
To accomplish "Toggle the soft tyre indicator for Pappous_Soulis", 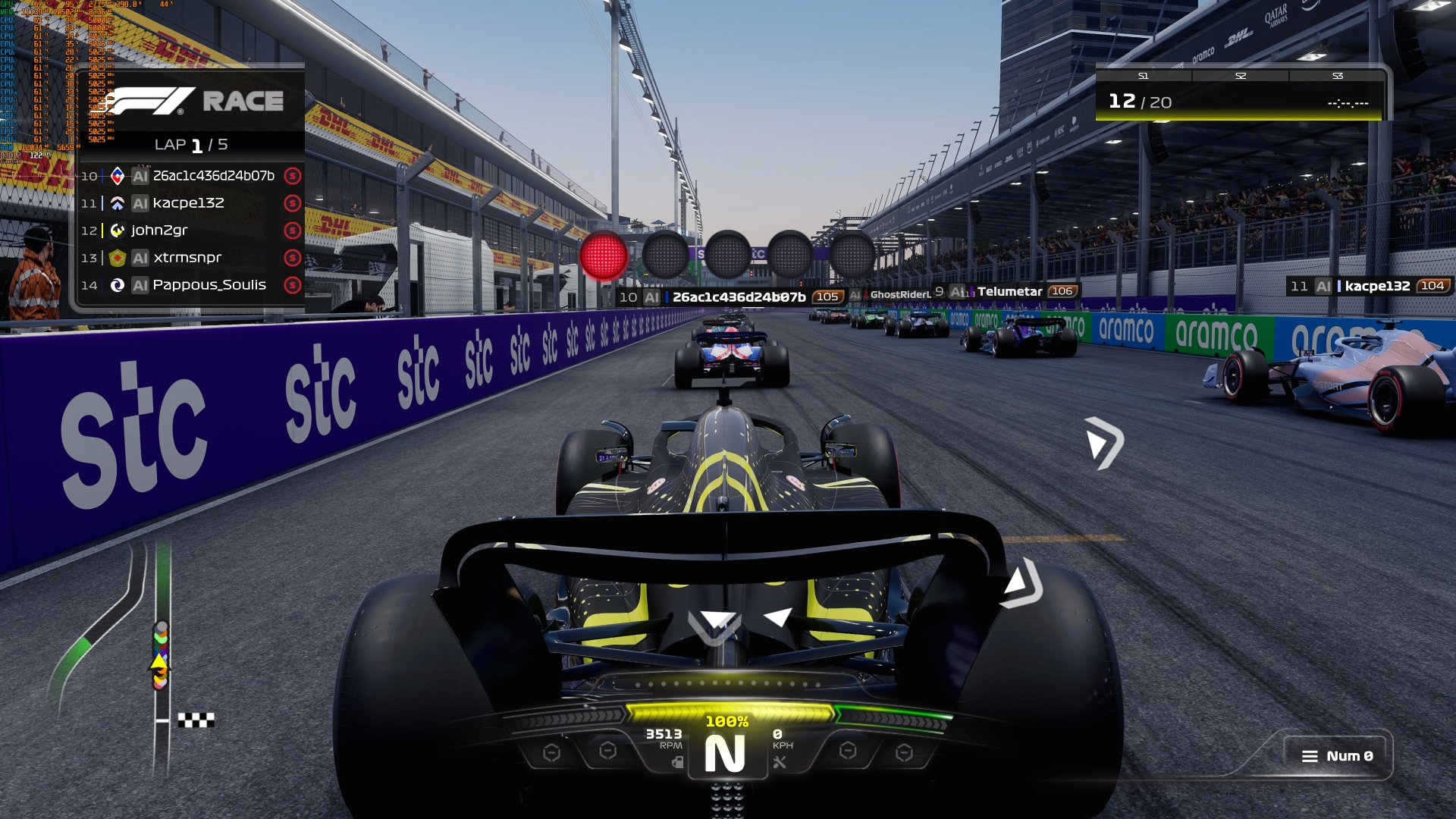I will tap(290, 285).
